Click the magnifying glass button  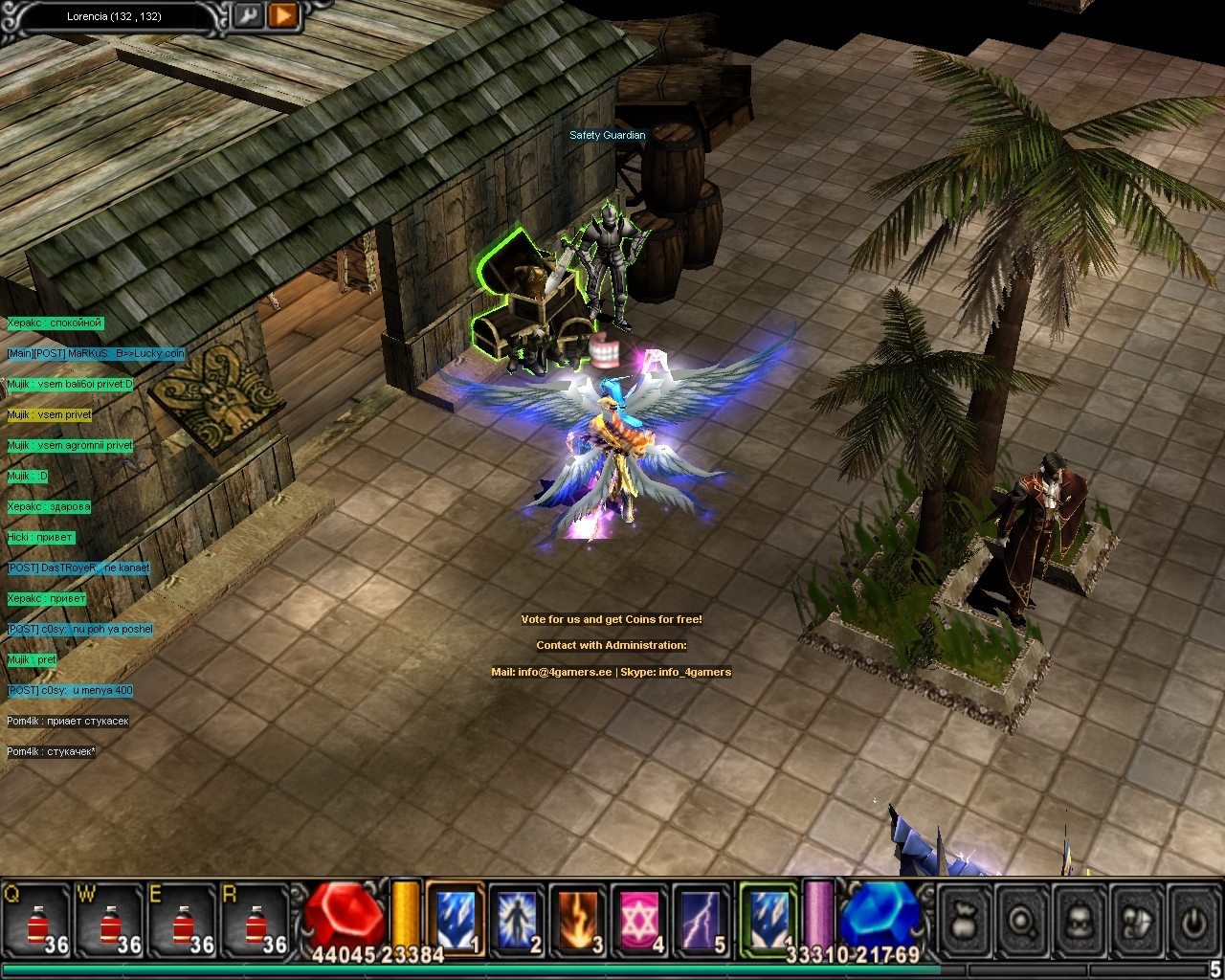point(1021,922)
